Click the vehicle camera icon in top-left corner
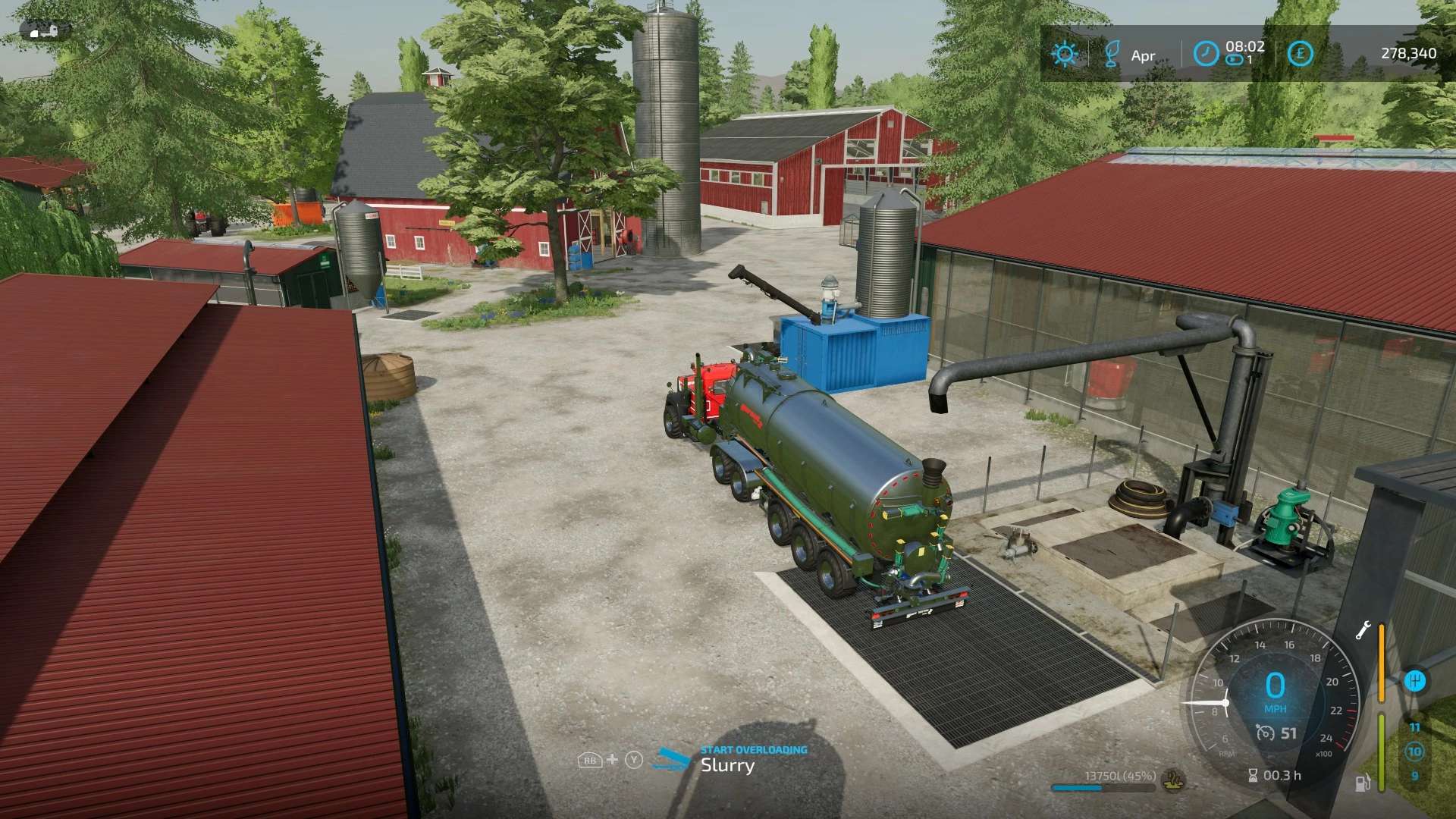The height and width of the screenshot is (819, 1456). click(x=45, y=30)
